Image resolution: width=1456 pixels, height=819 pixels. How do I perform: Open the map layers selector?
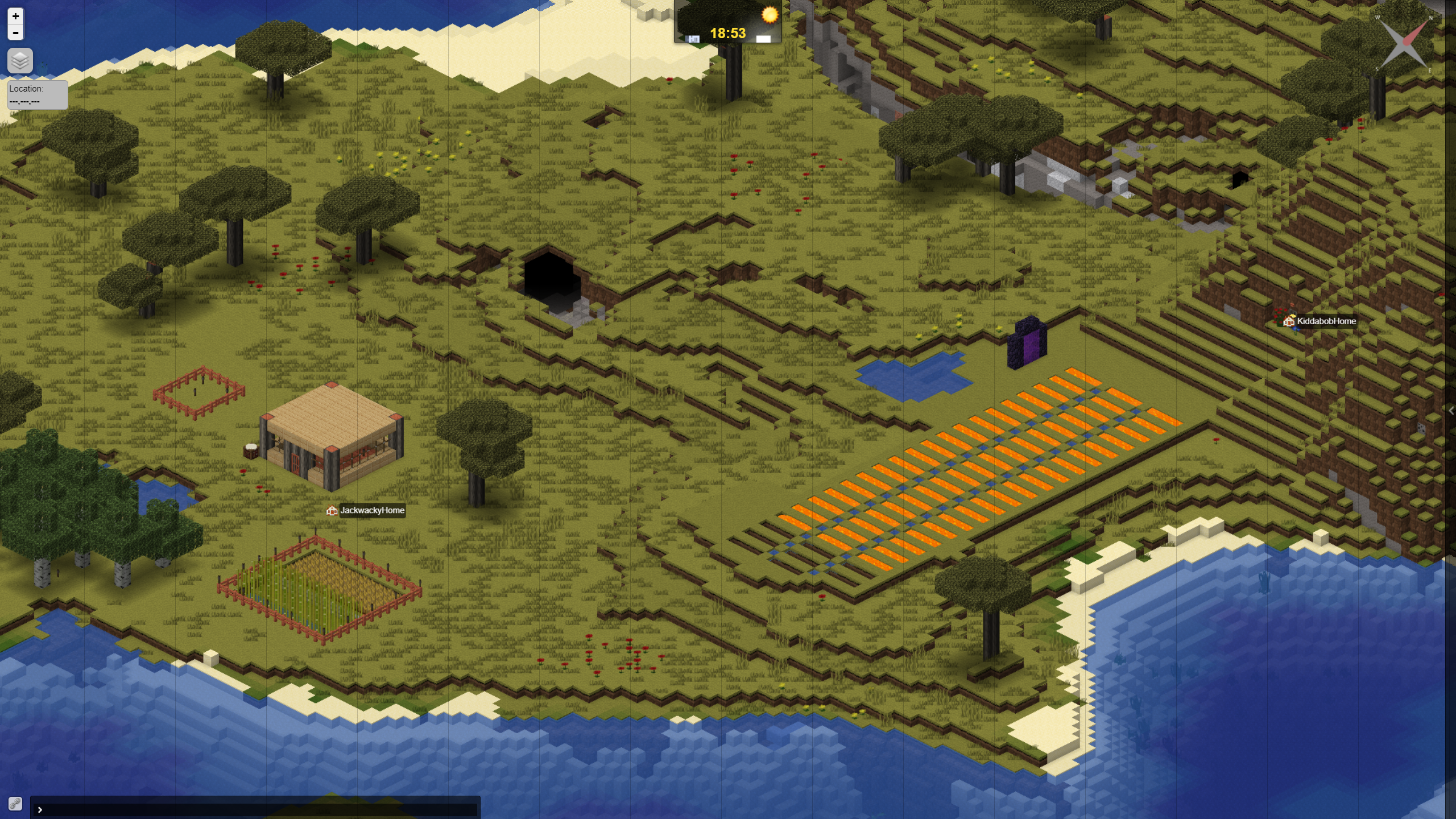[x=20, y=60]
